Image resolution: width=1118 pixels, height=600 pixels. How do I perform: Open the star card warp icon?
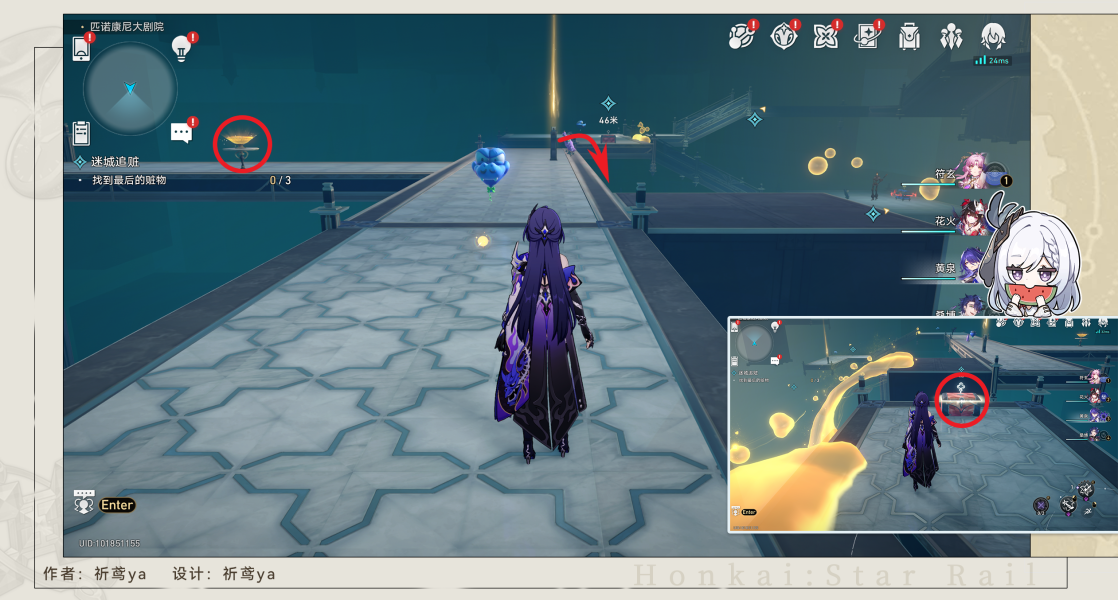[x=867, y=37]
